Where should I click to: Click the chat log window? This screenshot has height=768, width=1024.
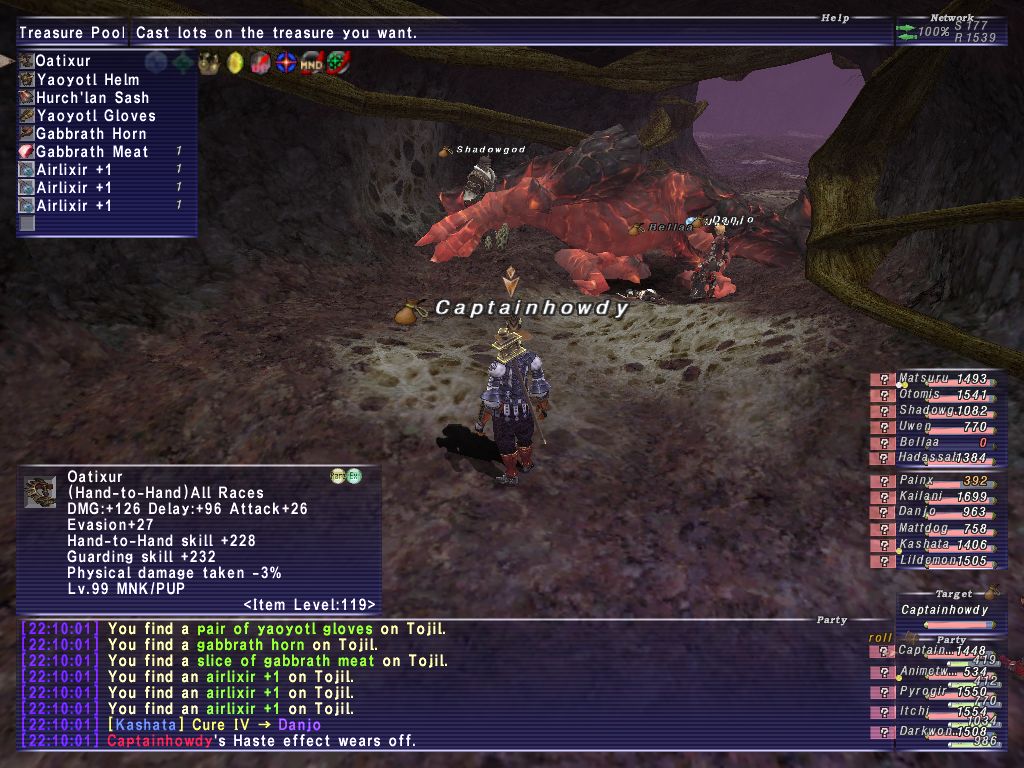[440, 685]
